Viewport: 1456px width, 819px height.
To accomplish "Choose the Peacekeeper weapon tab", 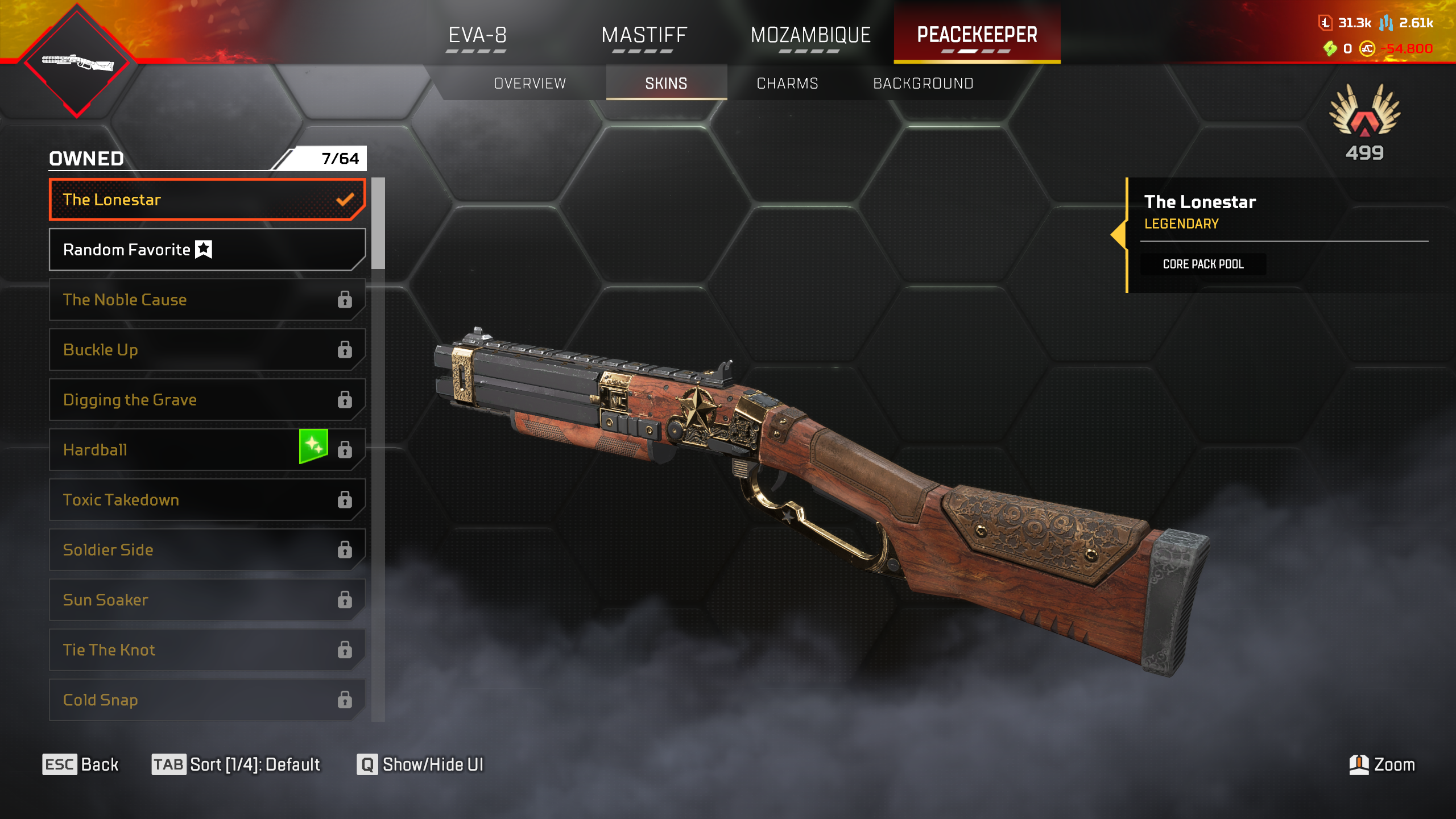I will (977, 35).
